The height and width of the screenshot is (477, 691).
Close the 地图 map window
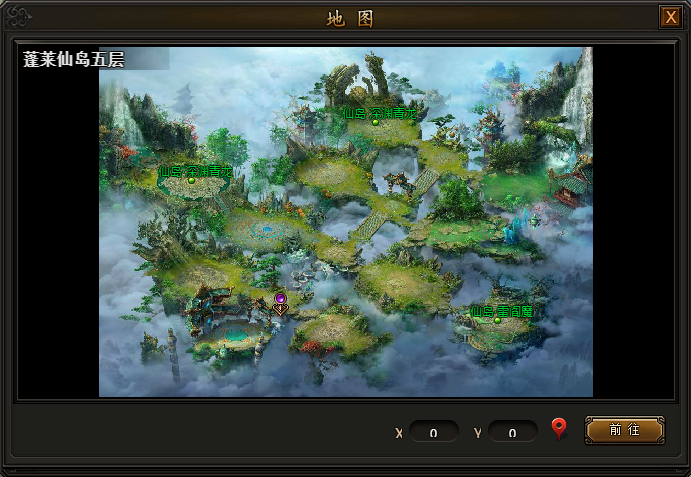tap(669, 17)
